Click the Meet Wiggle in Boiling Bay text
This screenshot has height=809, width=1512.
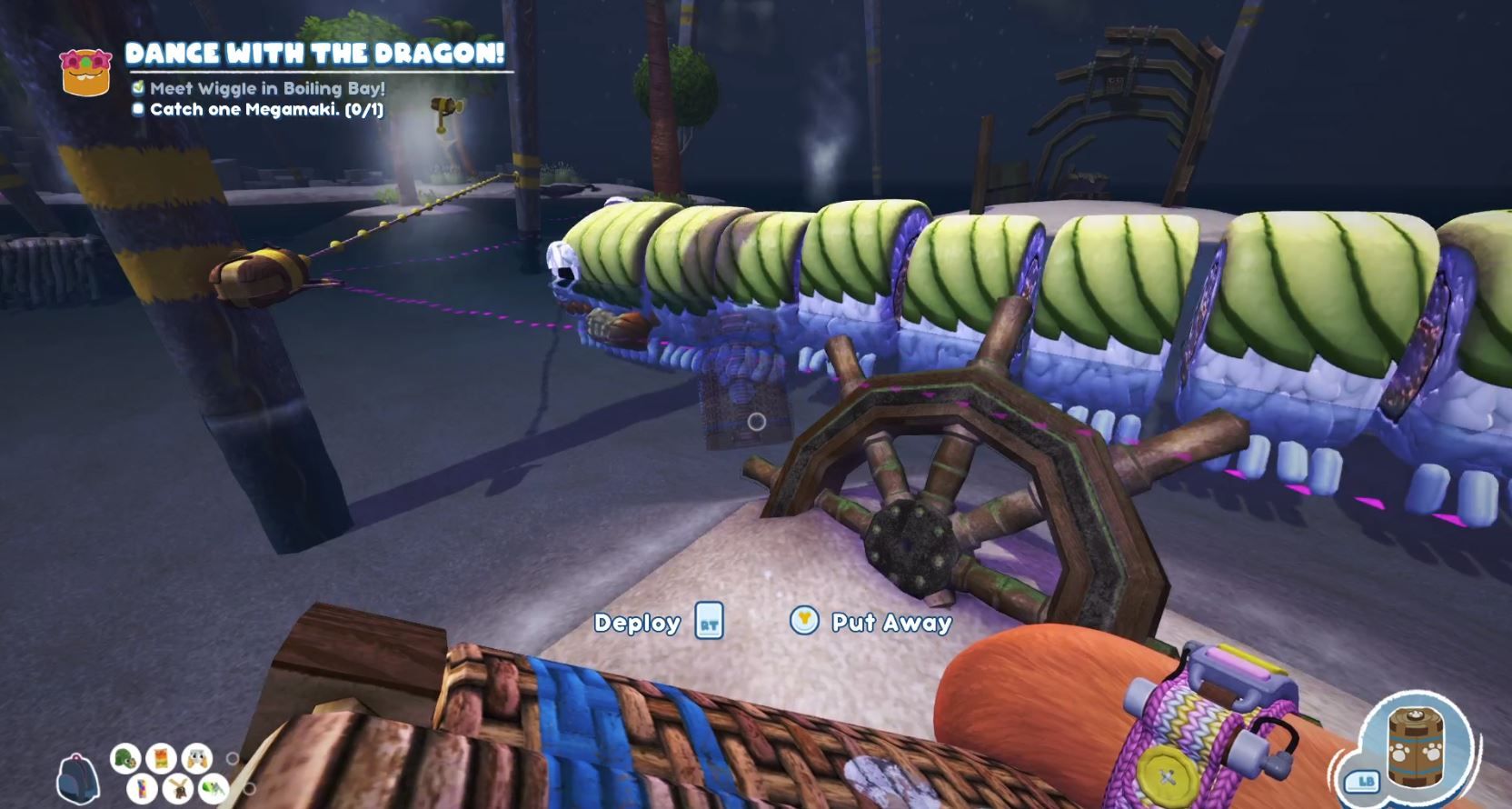coord(270,90)
